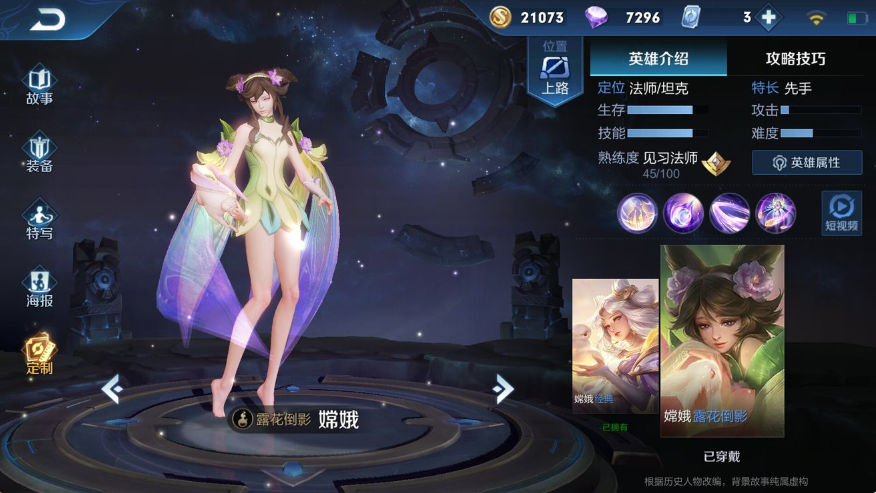Show the 海报 poster view
This screenshot has width=876, height=493.
pyautogui.click(x=40, y=287)
